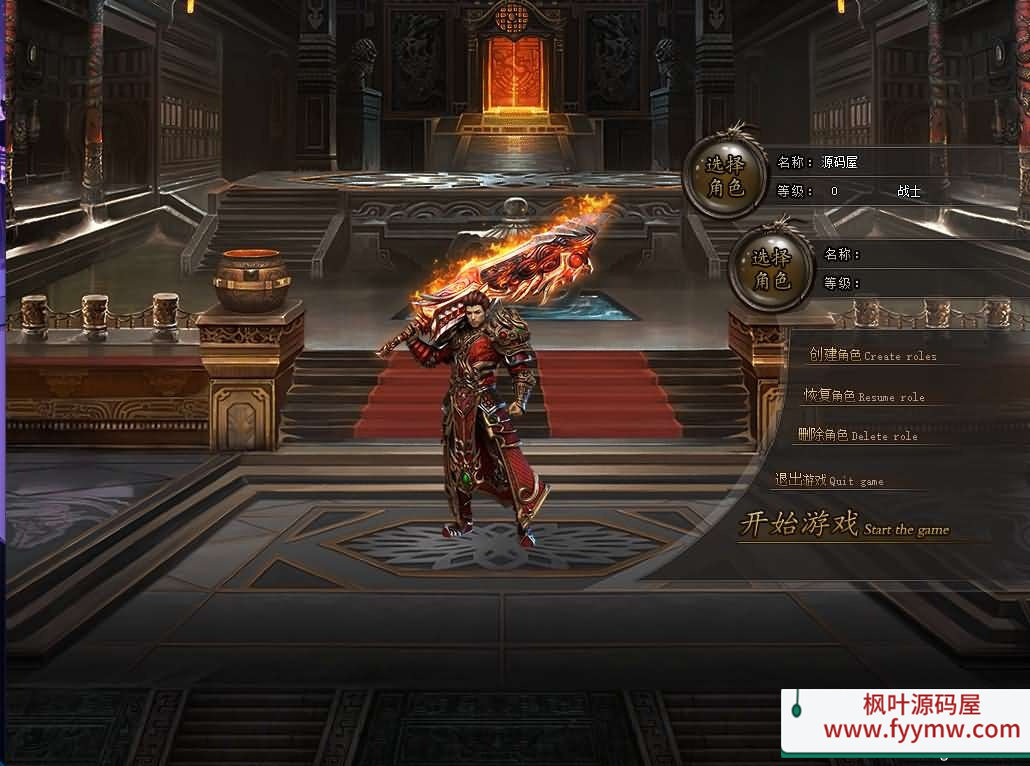Select the 源码屋 warrior character slot

click(725, 176)
